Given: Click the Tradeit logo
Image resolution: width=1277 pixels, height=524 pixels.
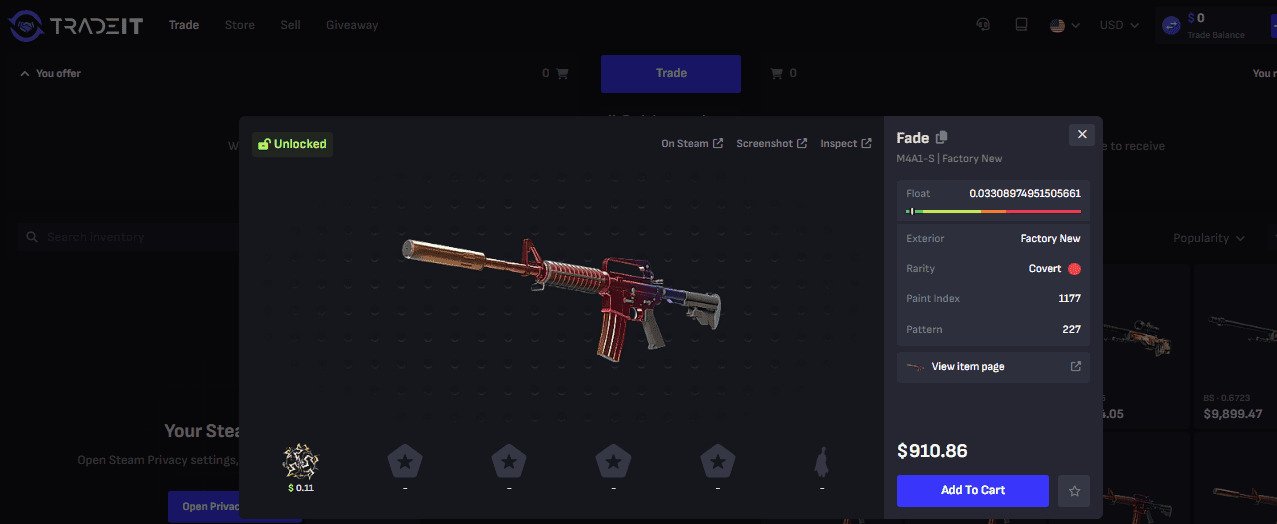Looking at the screenshot, I should tap(76, 25).
